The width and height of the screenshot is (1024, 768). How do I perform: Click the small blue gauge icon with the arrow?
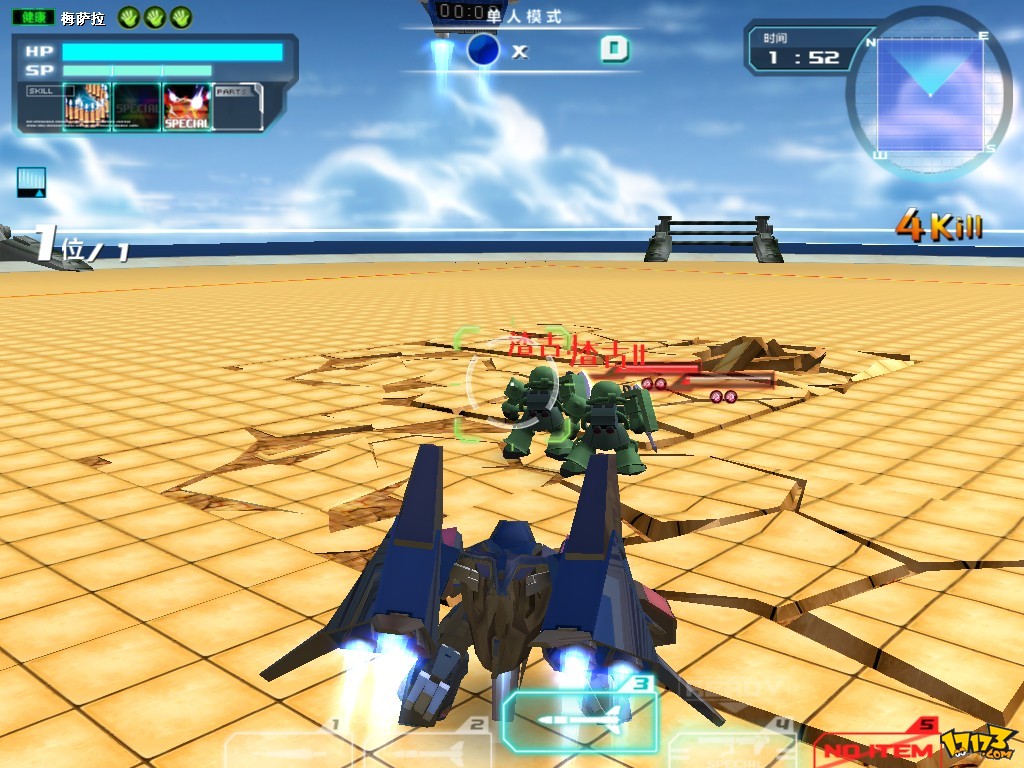[x=32, y=181]
